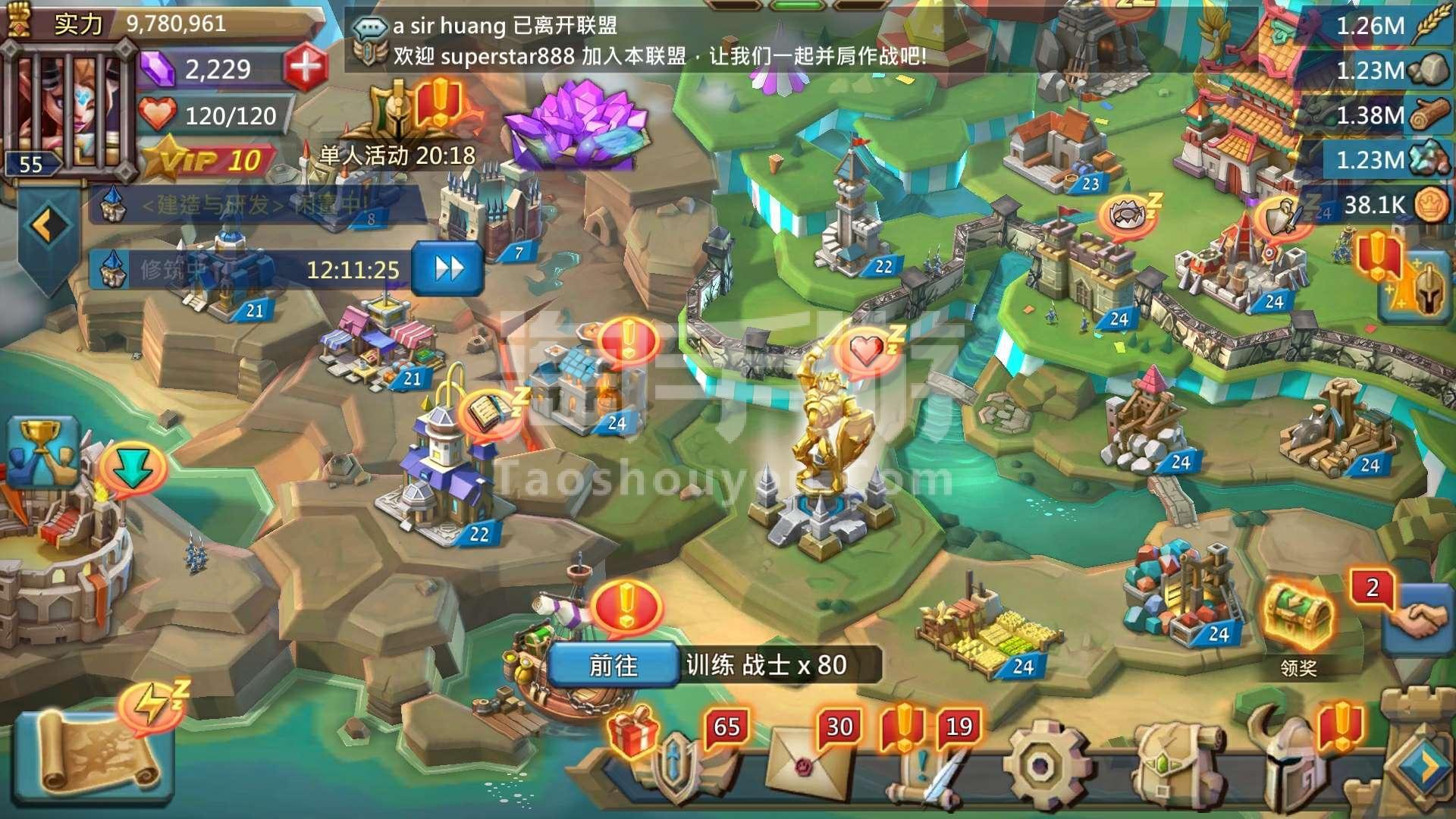Speed up the construction with fast-forward button
Image resolution: width=1456 pixels, height=819 pixels.
[447, 268]
